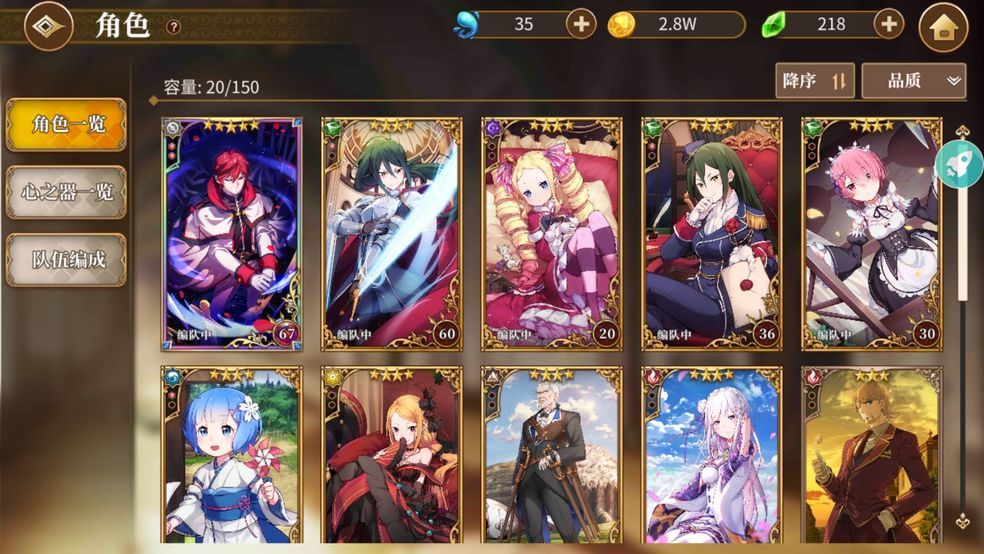Screen dimensions: 984x554
Task: Return to the home screen
Action: pyautogui.click(x=943, y=27)
